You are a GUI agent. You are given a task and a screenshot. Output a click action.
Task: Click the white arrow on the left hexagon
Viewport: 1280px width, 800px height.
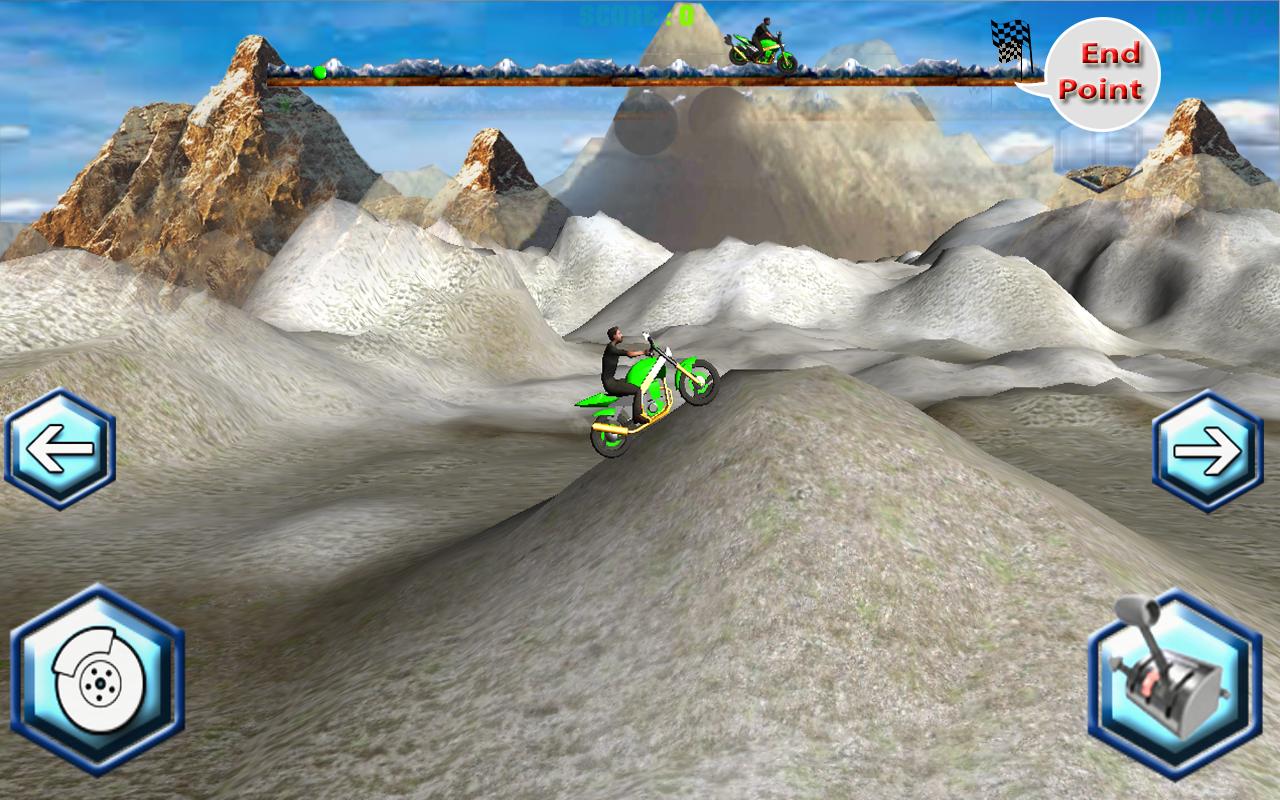click(x=62, y=446)
